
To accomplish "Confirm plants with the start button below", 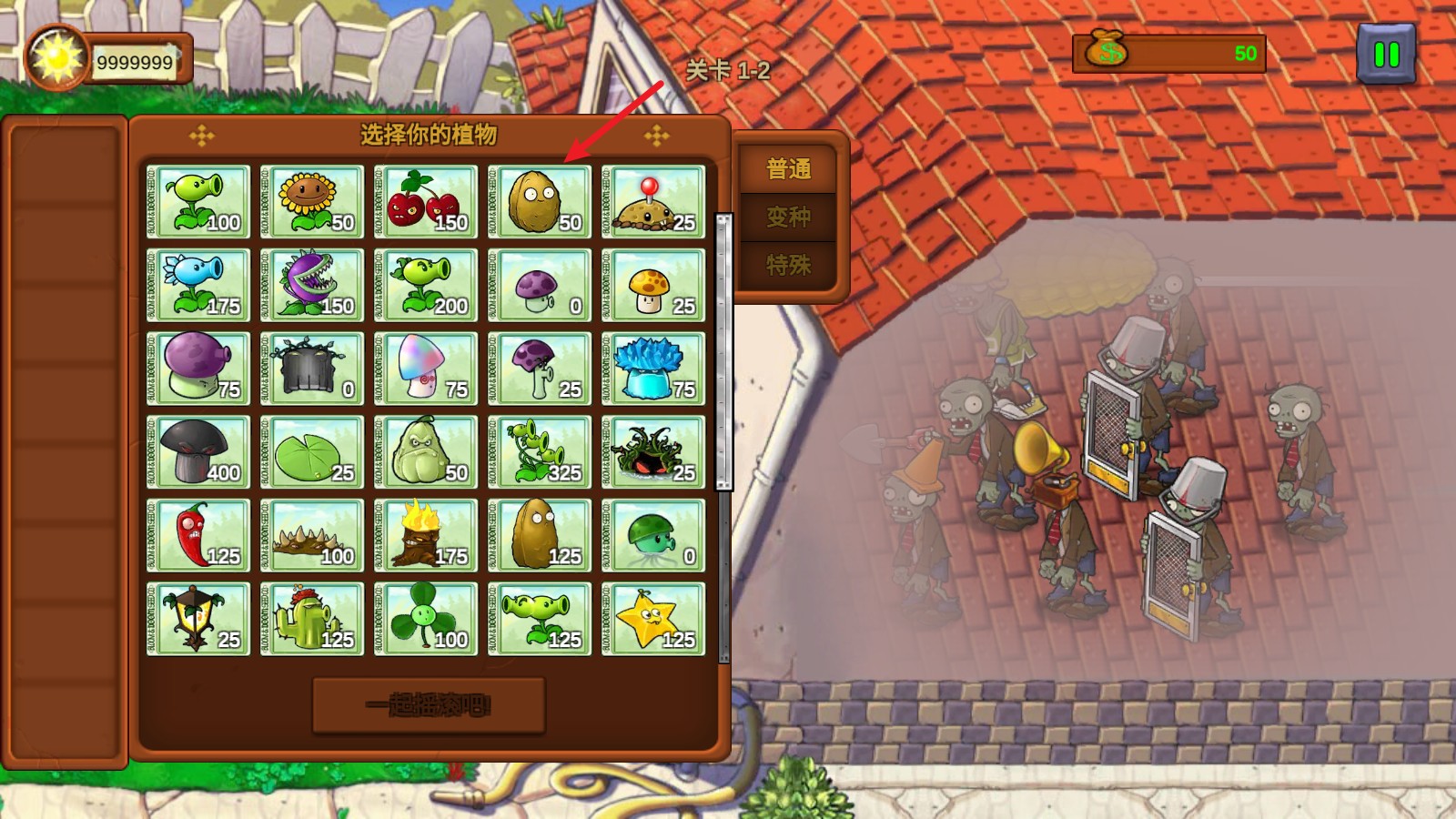I will [x=429, y=705].
